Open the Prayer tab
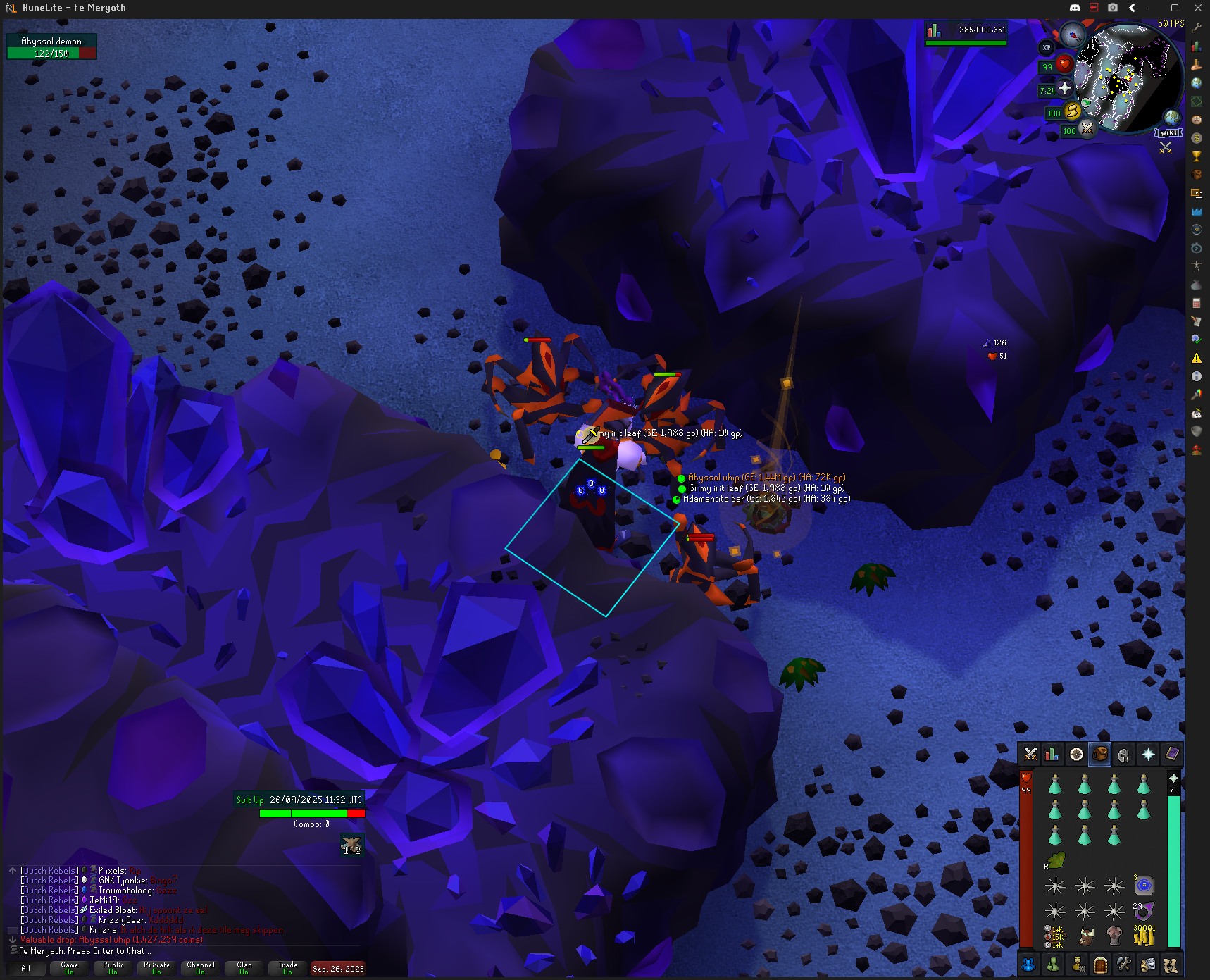1210x980 pixels. click(x=1148, y=755)
